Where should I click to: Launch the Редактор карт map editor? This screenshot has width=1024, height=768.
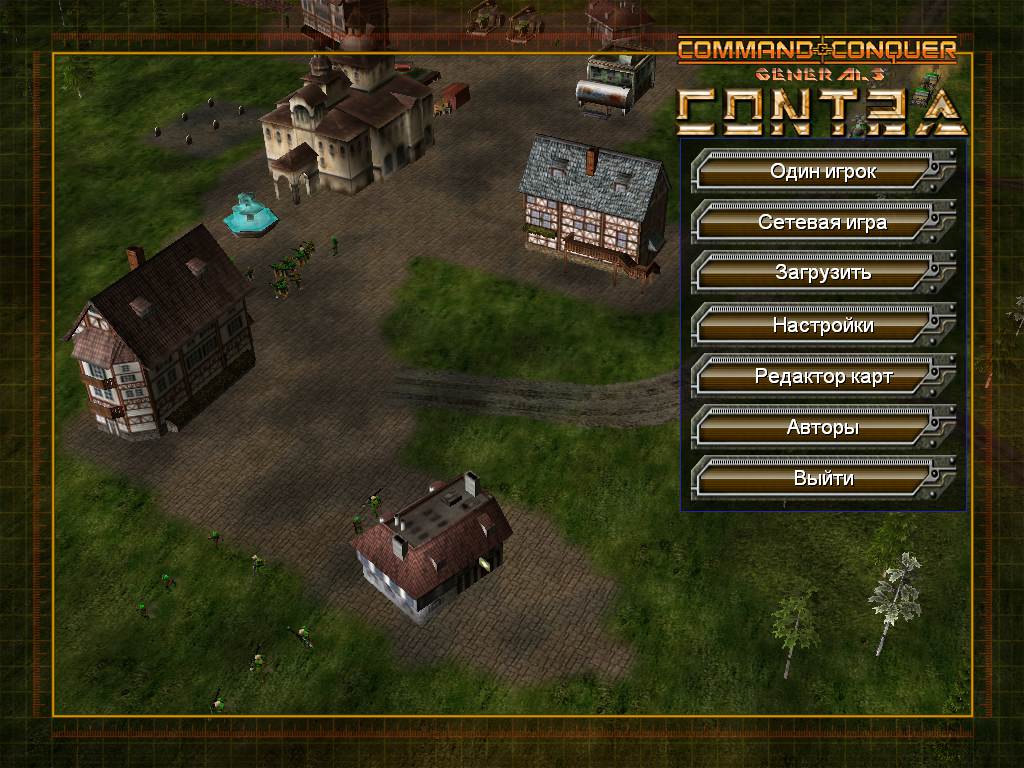822,377
